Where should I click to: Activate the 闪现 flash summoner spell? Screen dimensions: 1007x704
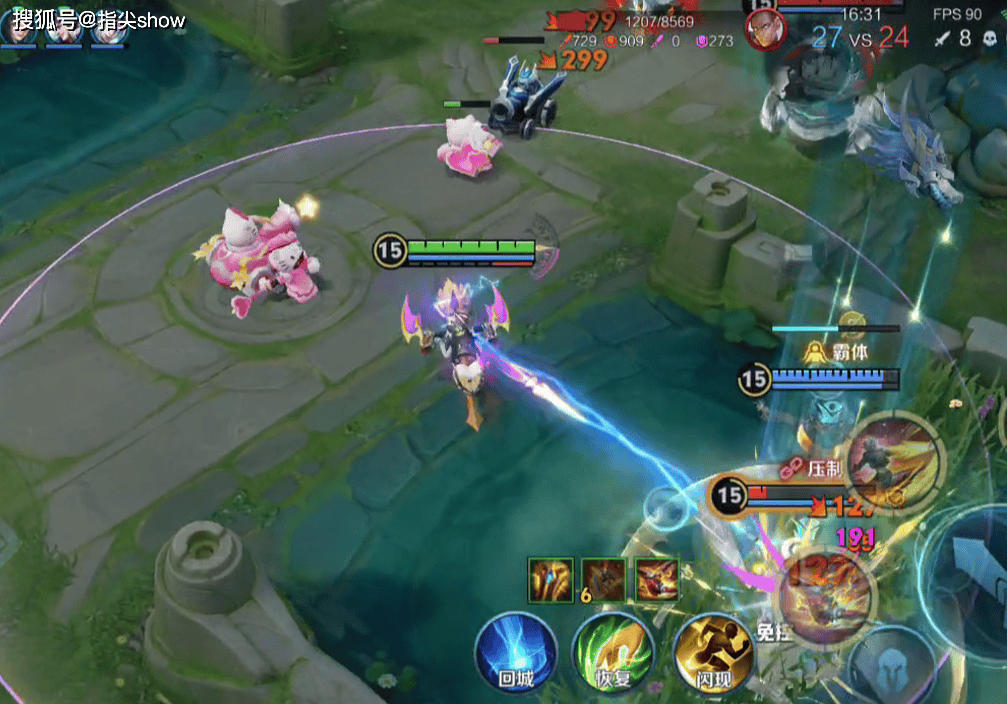pos(712,650)
